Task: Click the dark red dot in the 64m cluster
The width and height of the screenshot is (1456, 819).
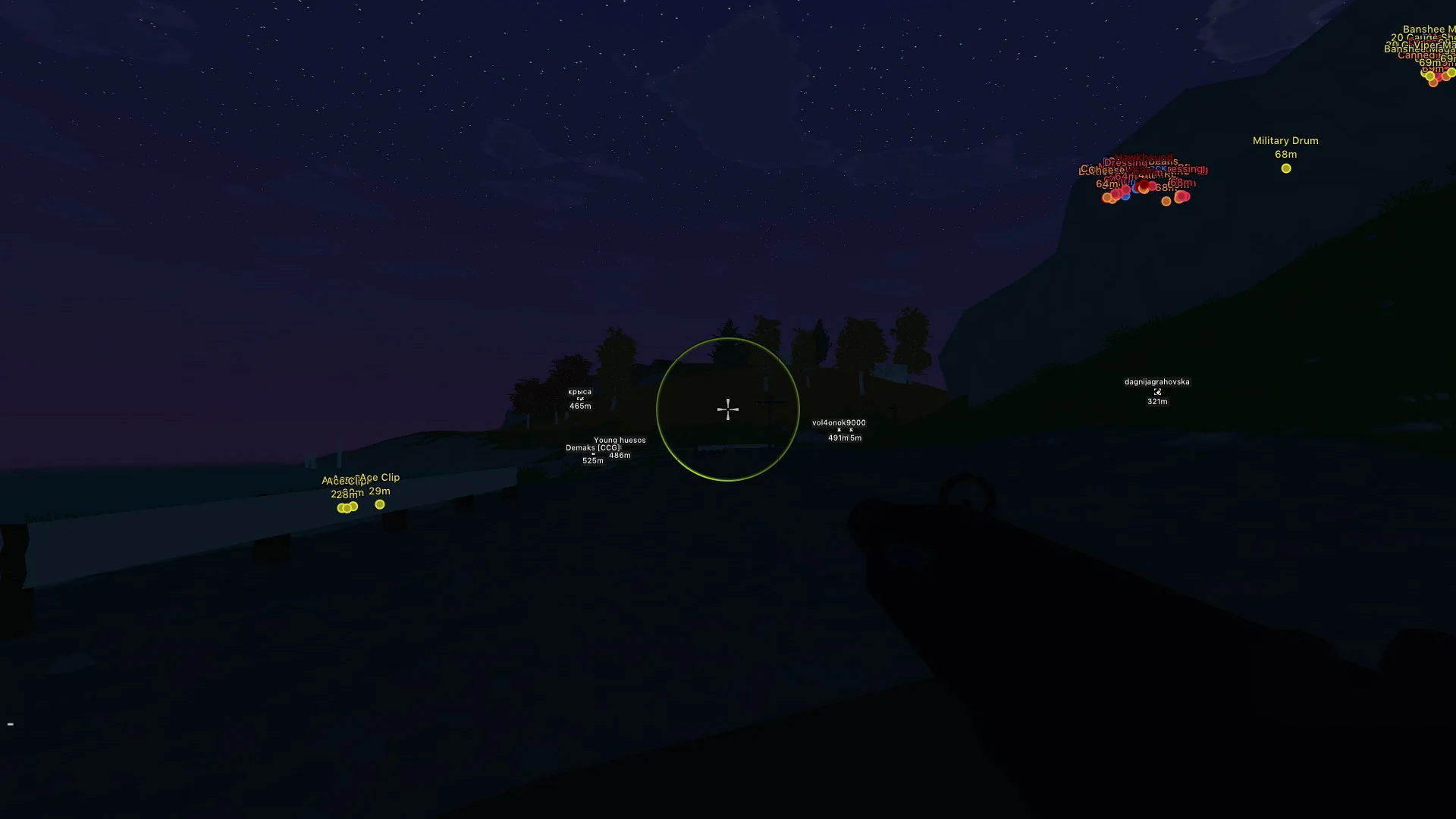Action: click(x=1144, y=185)
